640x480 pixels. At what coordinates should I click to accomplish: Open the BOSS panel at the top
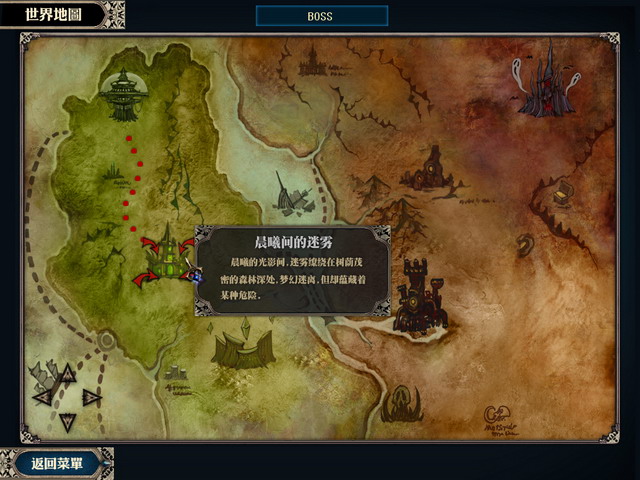[x=321, y=17]
